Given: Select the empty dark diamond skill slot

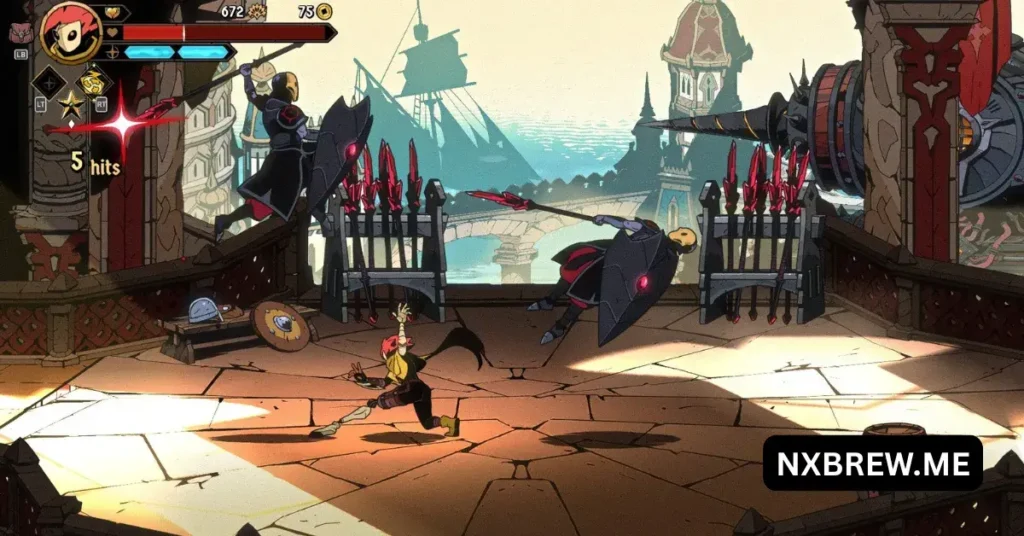Looking at the screenshot, I should click(49, 82).
